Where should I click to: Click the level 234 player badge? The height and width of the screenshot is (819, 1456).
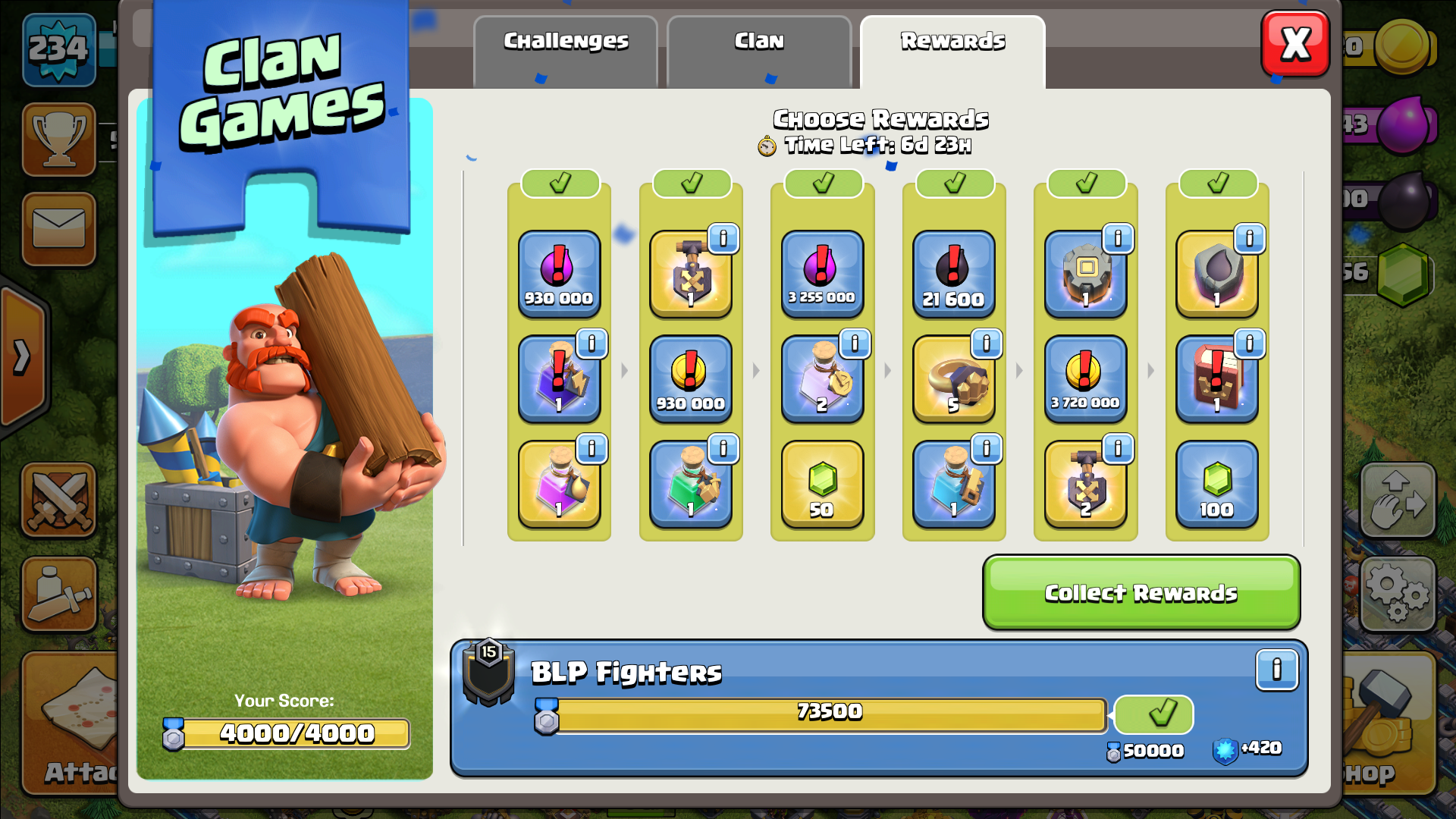click(x=59, y=45)
